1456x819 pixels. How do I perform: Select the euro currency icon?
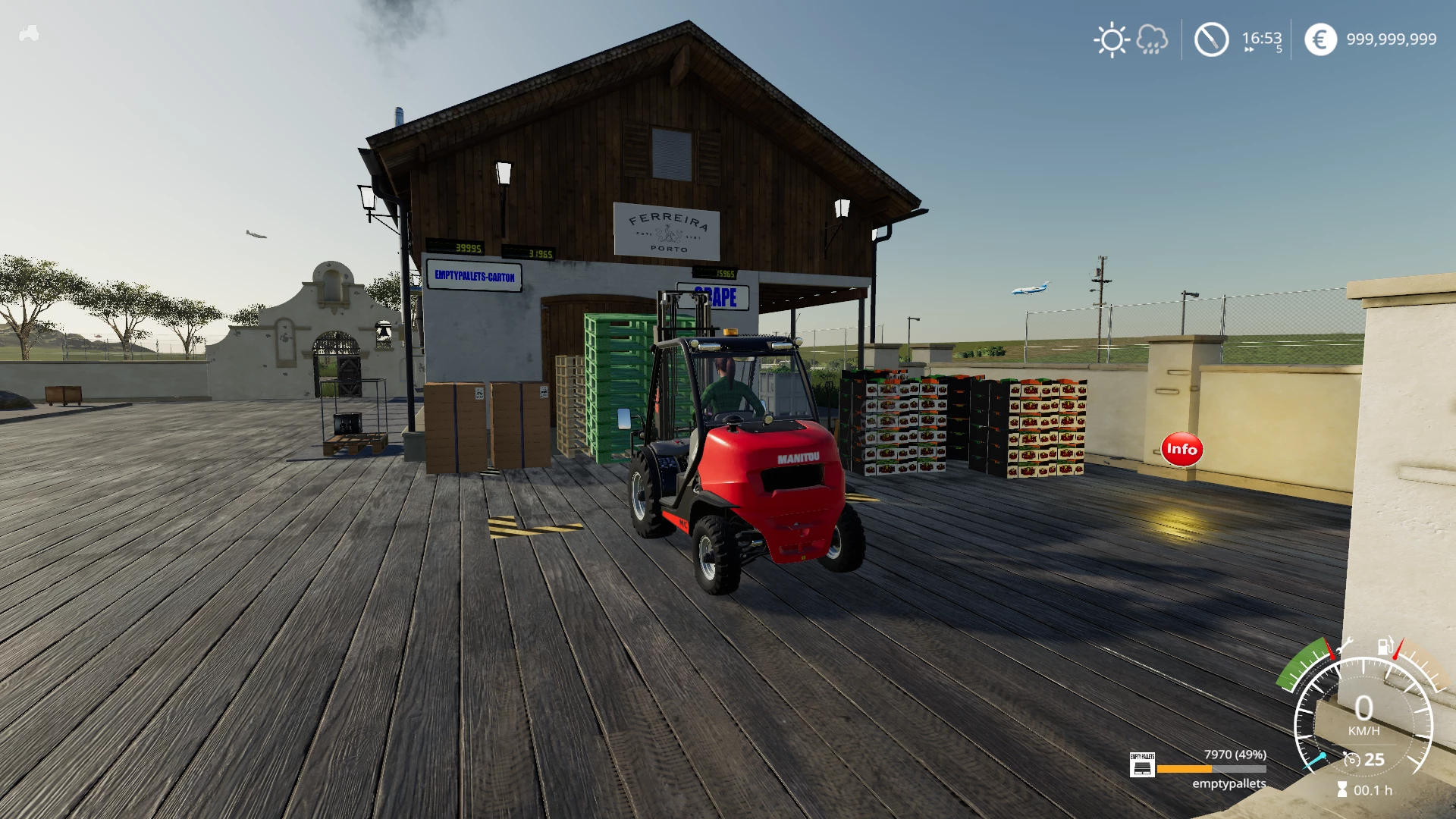coord(1320,39)
